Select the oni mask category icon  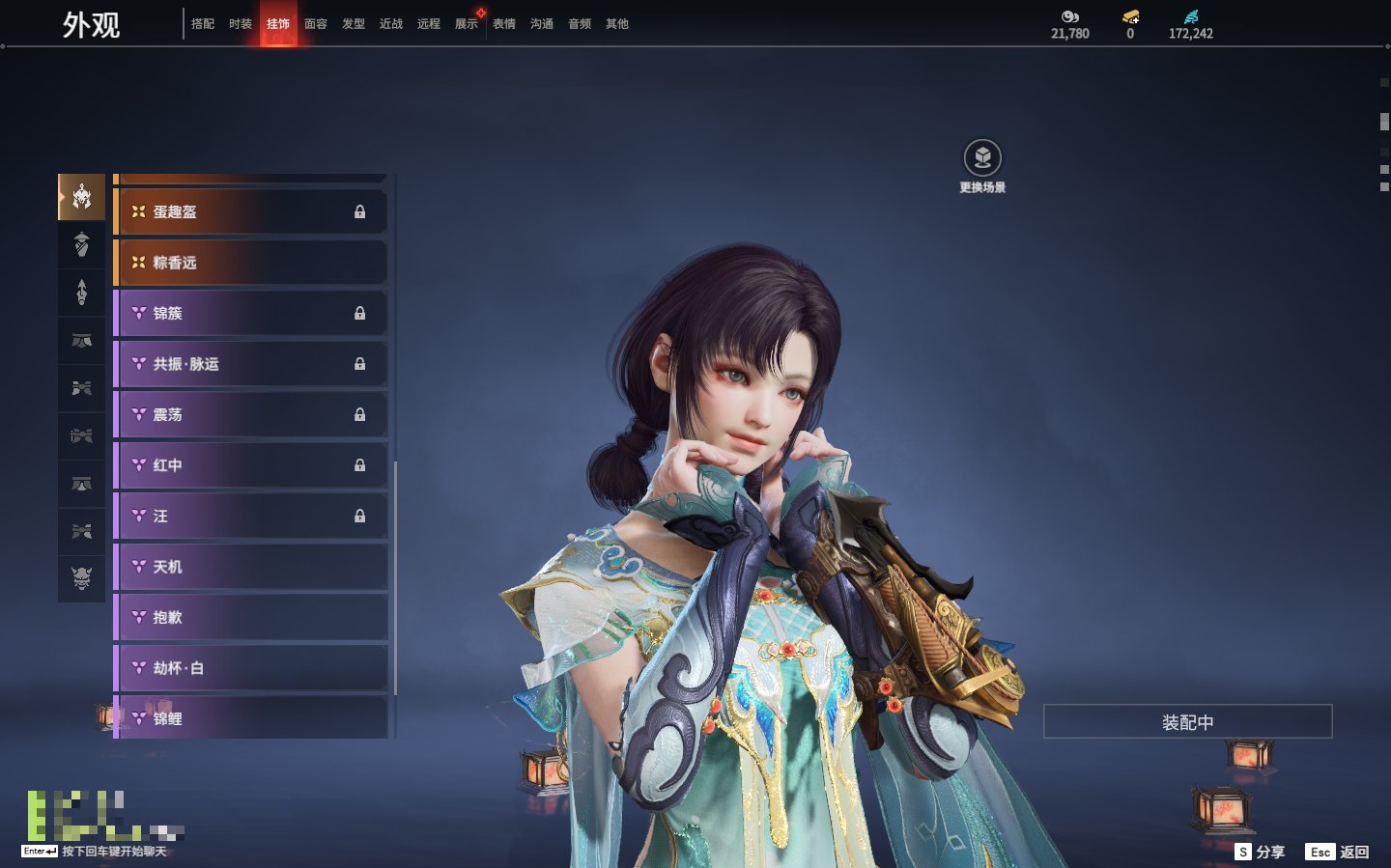(82, 578)
